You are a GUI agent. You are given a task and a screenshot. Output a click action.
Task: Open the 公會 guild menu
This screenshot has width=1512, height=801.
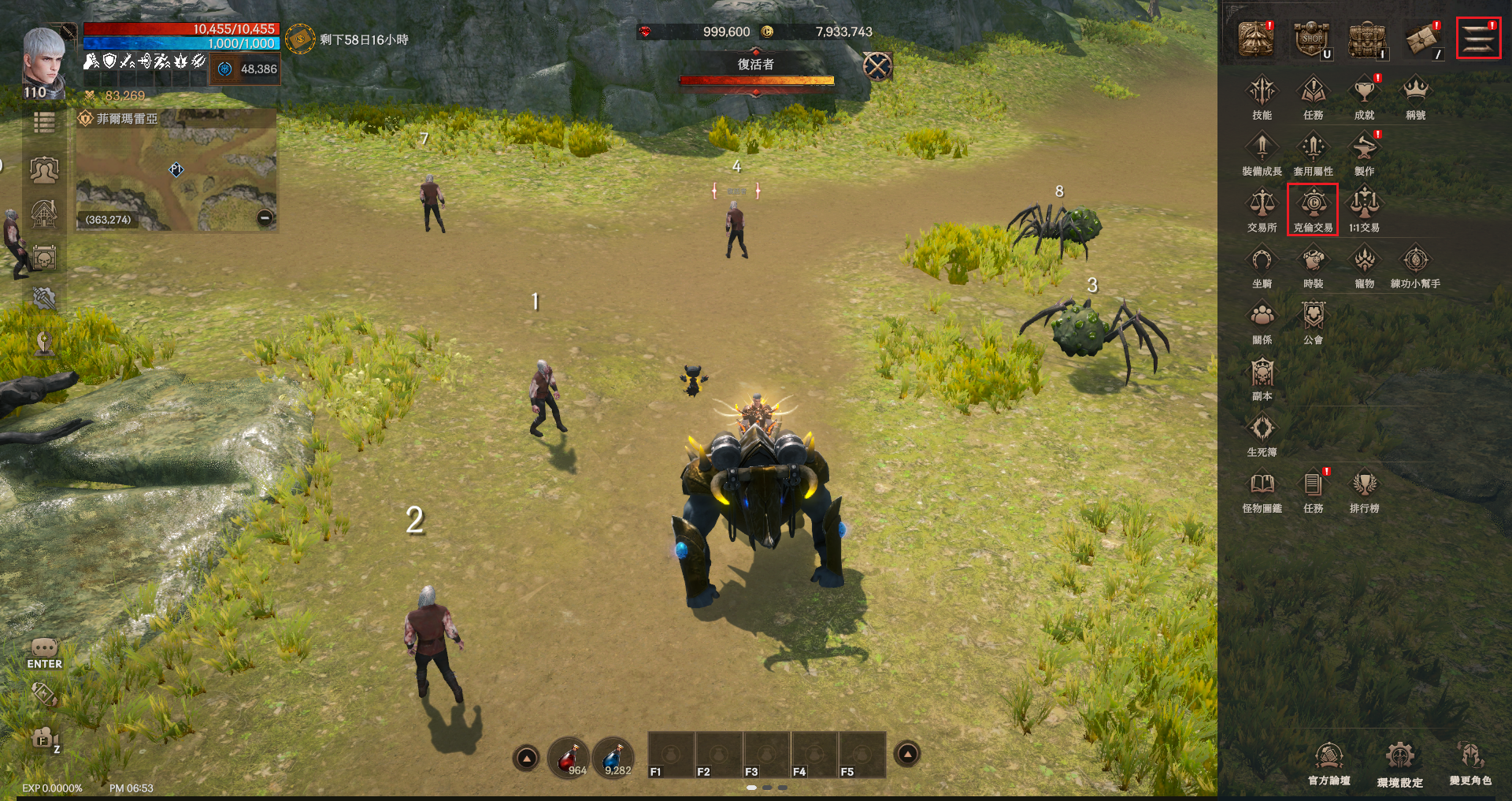(x=1313, y=321)
